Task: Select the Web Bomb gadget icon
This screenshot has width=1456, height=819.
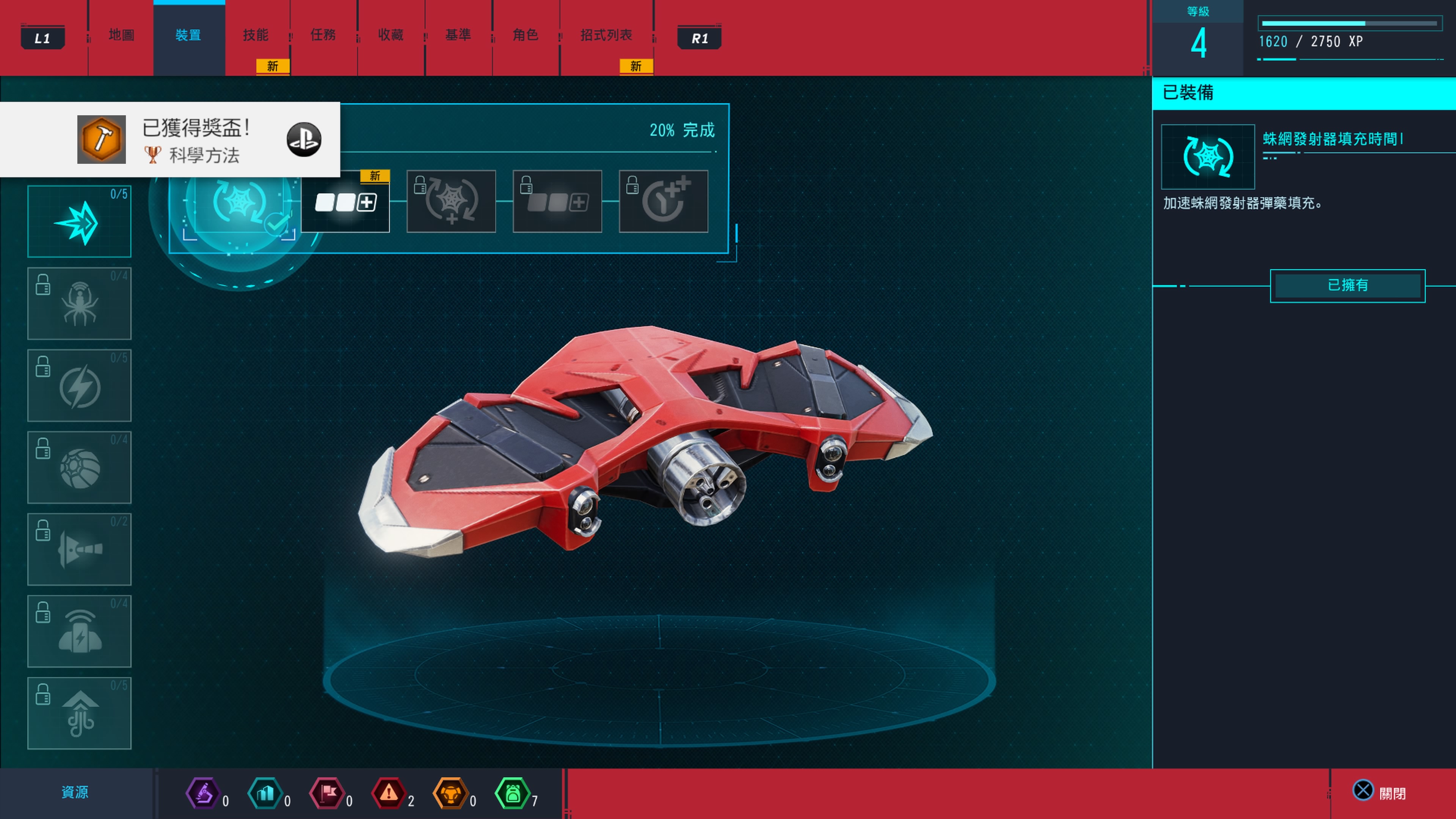Action: coord(79,468)
